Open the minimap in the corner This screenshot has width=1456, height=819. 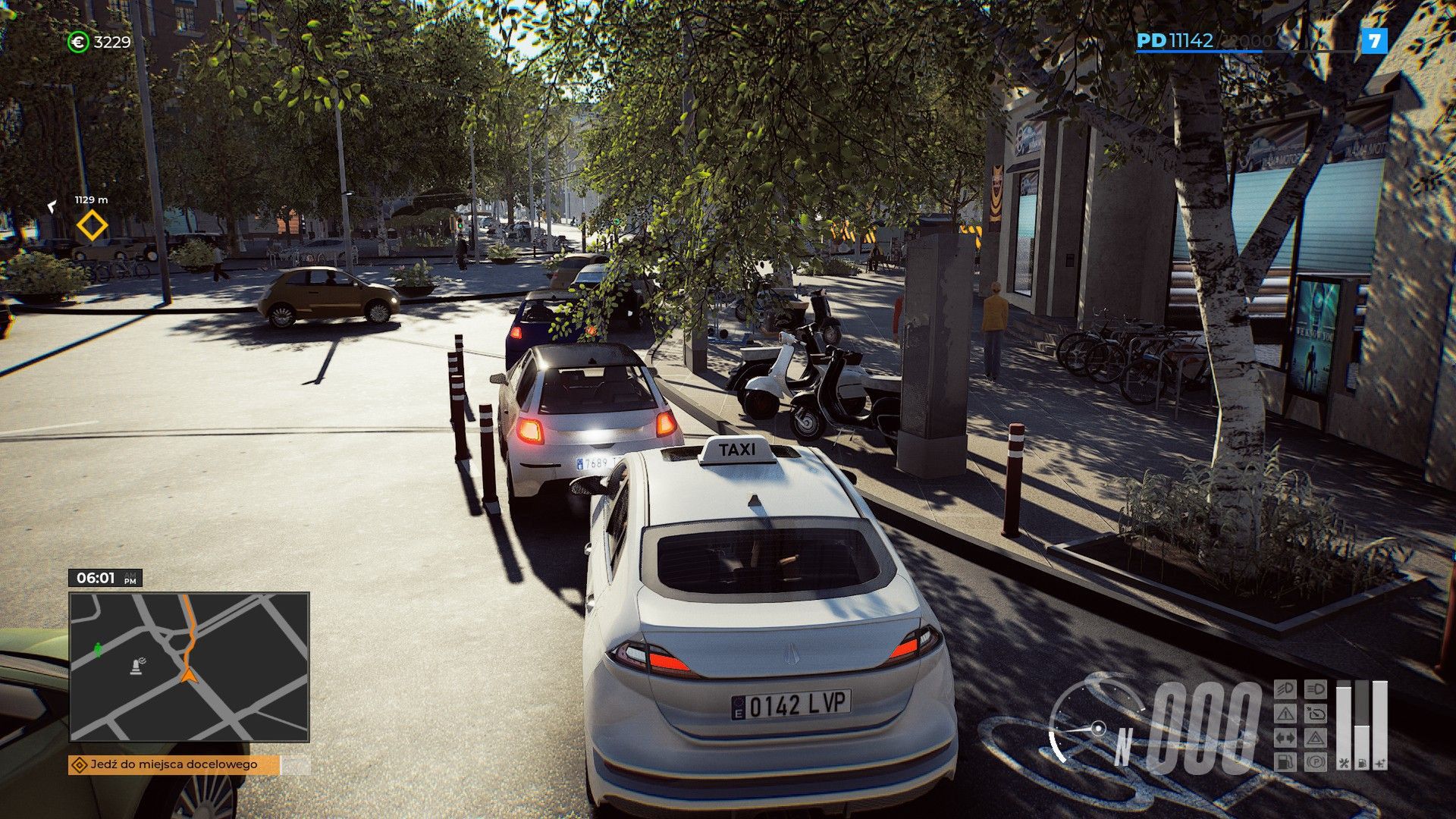[x=189, y=667]
